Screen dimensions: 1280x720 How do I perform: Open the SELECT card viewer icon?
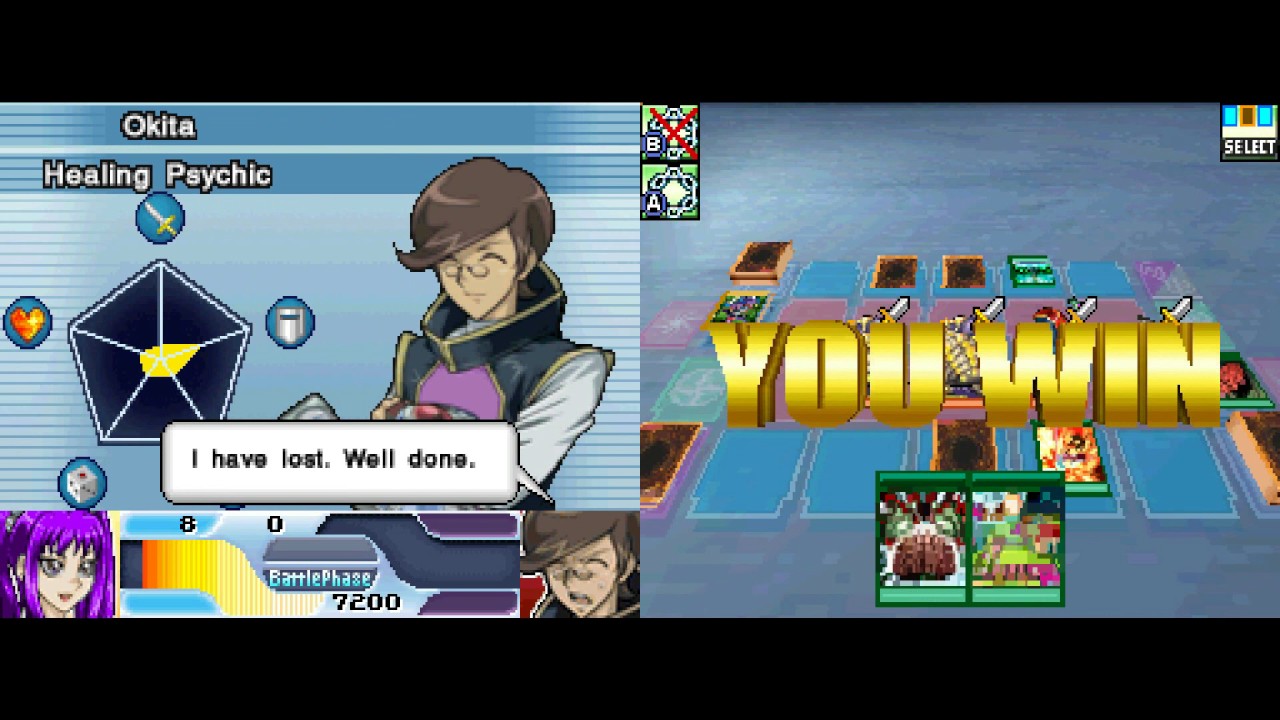click(1248, 128)
